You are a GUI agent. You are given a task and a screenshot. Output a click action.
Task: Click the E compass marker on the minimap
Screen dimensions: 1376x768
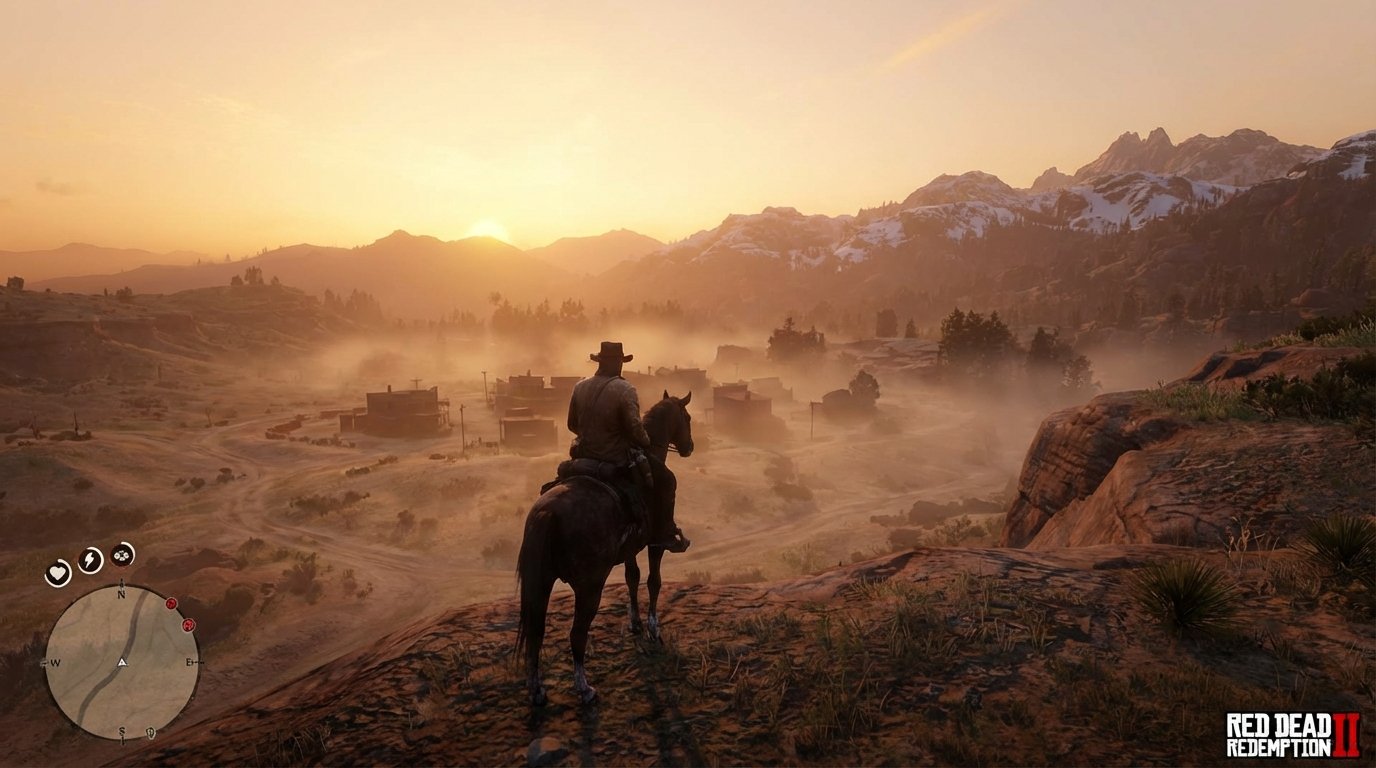point(188,661)
